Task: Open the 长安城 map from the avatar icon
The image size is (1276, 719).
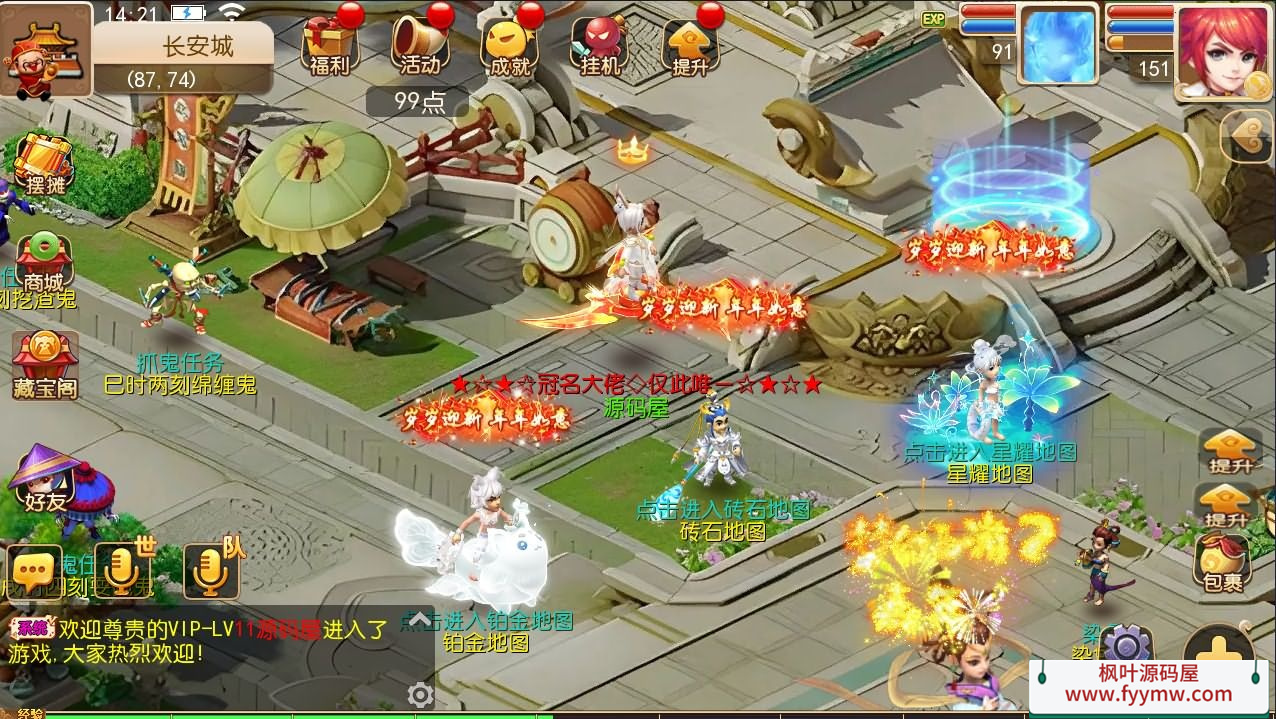Action: 44,50
